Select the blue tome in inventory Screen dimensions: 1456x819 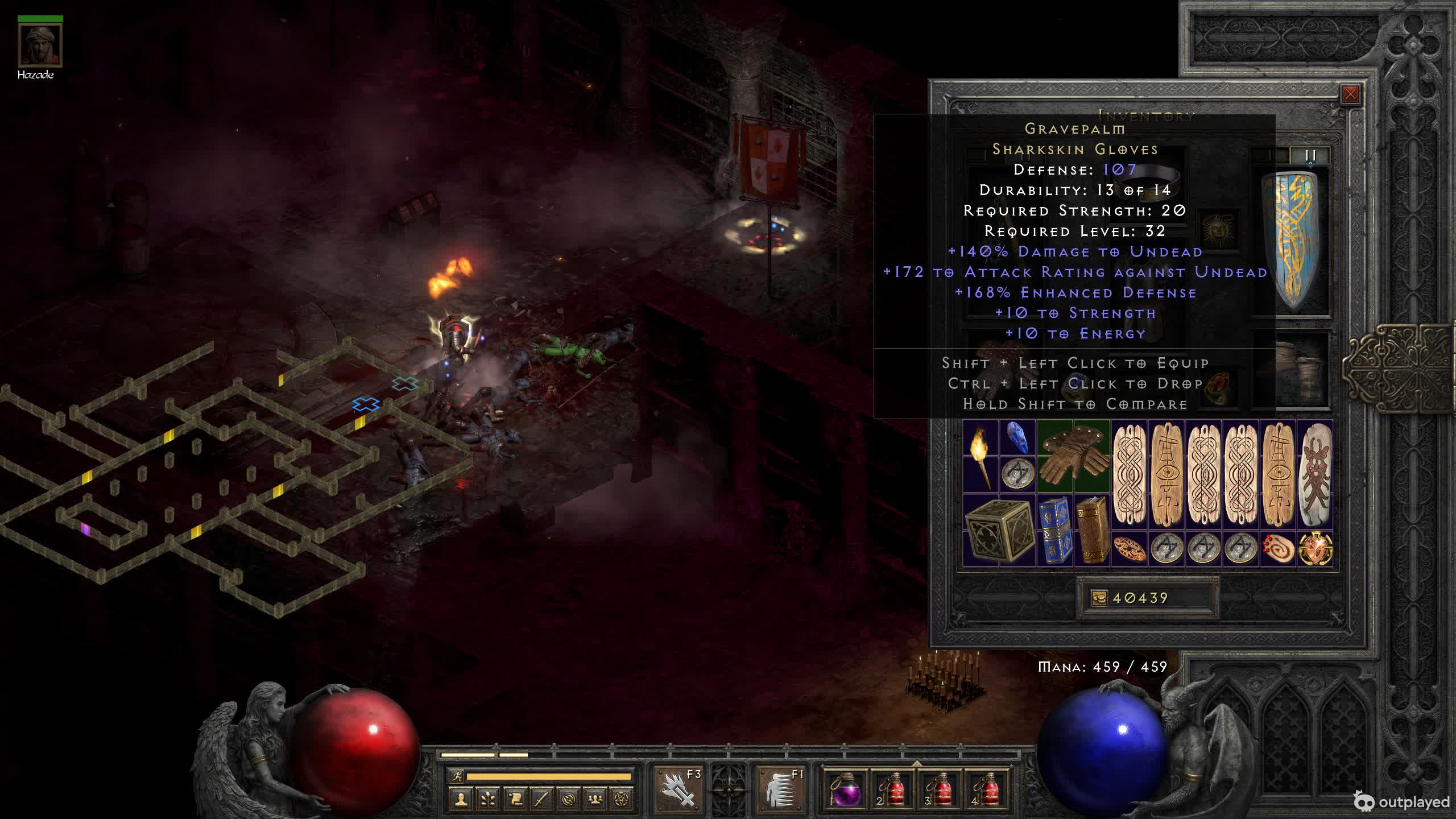point(1055,531)
